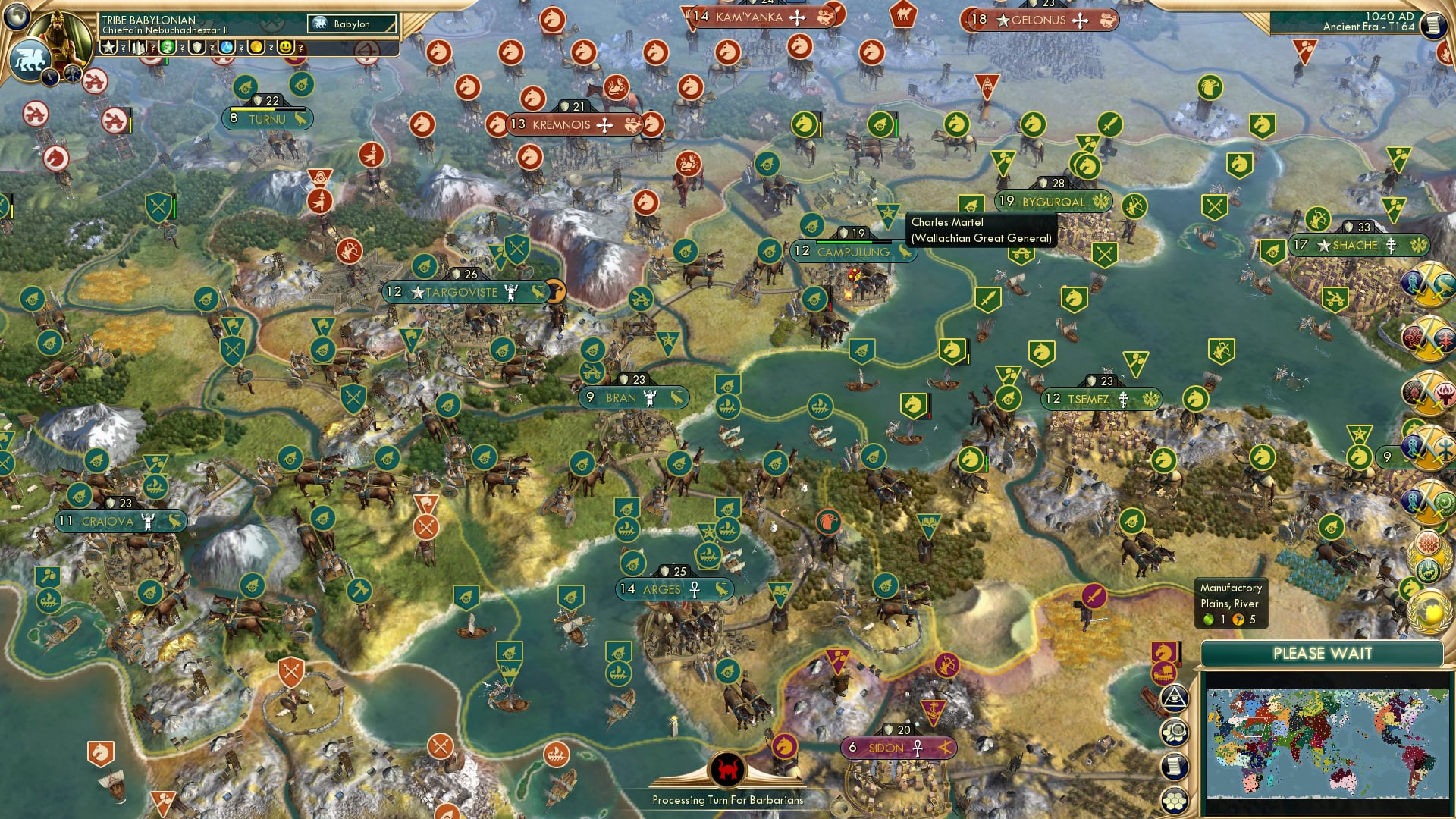Click on the world minimap
This screenshot has height=819, width=1456.
pos(1326,743)
